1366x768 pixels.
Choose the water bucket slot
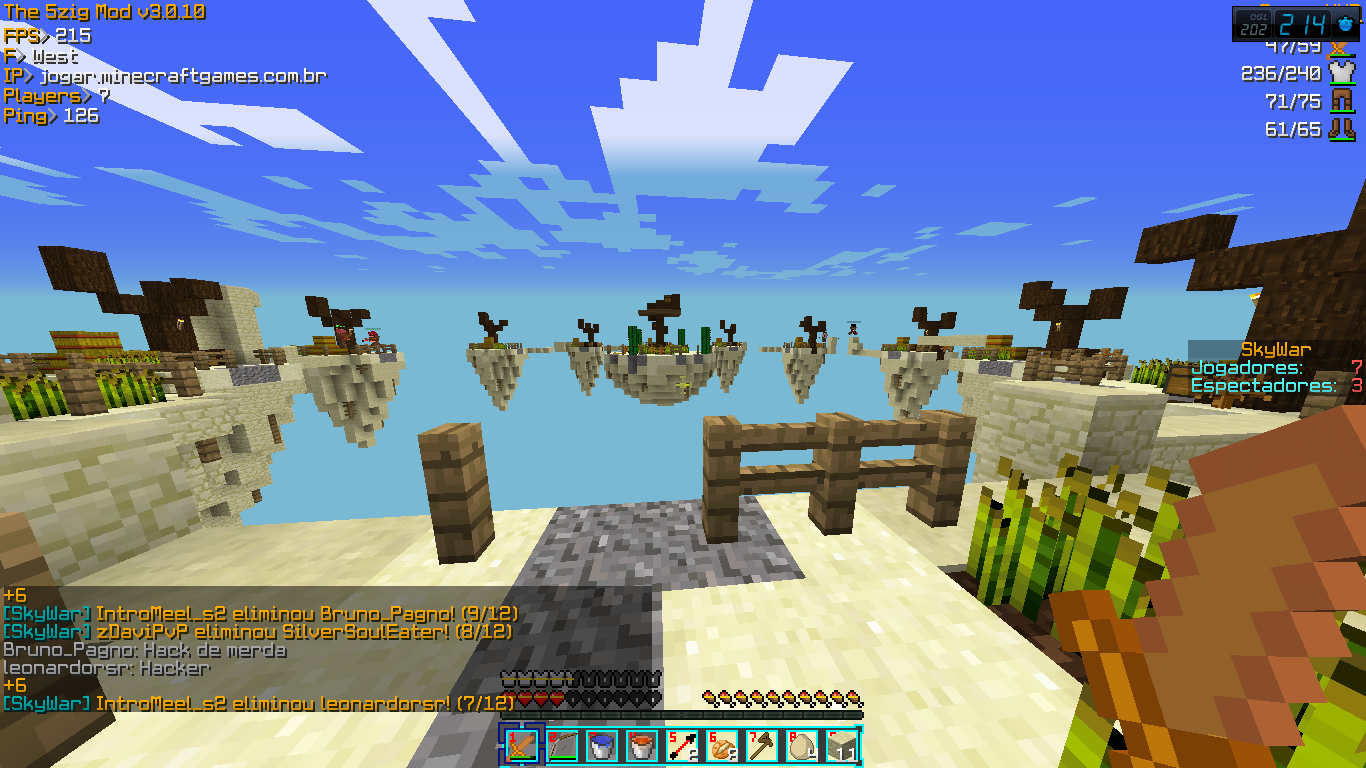click(602, 745)
